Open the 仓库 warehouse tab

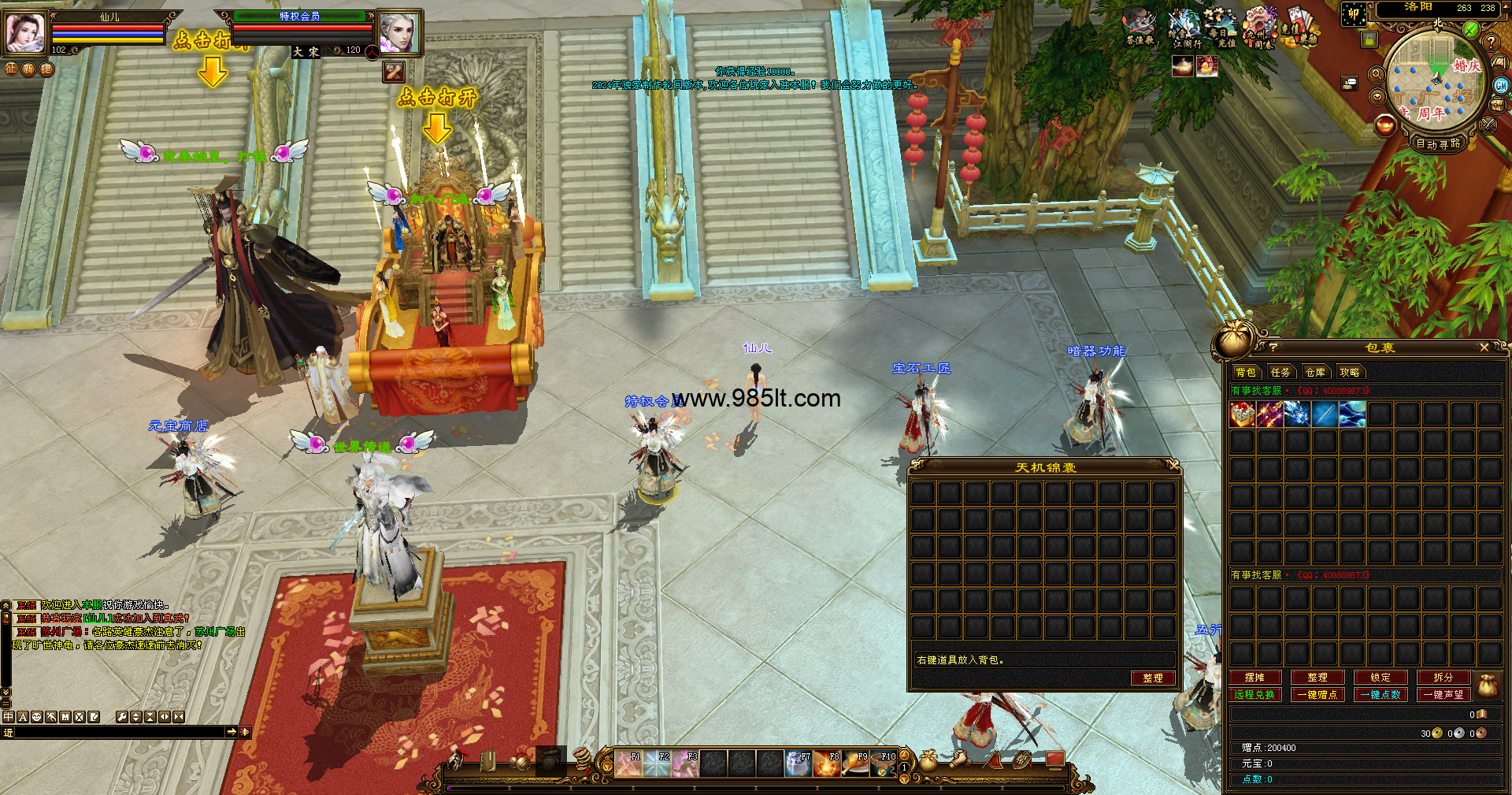pyautogui.click(x=1315, y=372)
